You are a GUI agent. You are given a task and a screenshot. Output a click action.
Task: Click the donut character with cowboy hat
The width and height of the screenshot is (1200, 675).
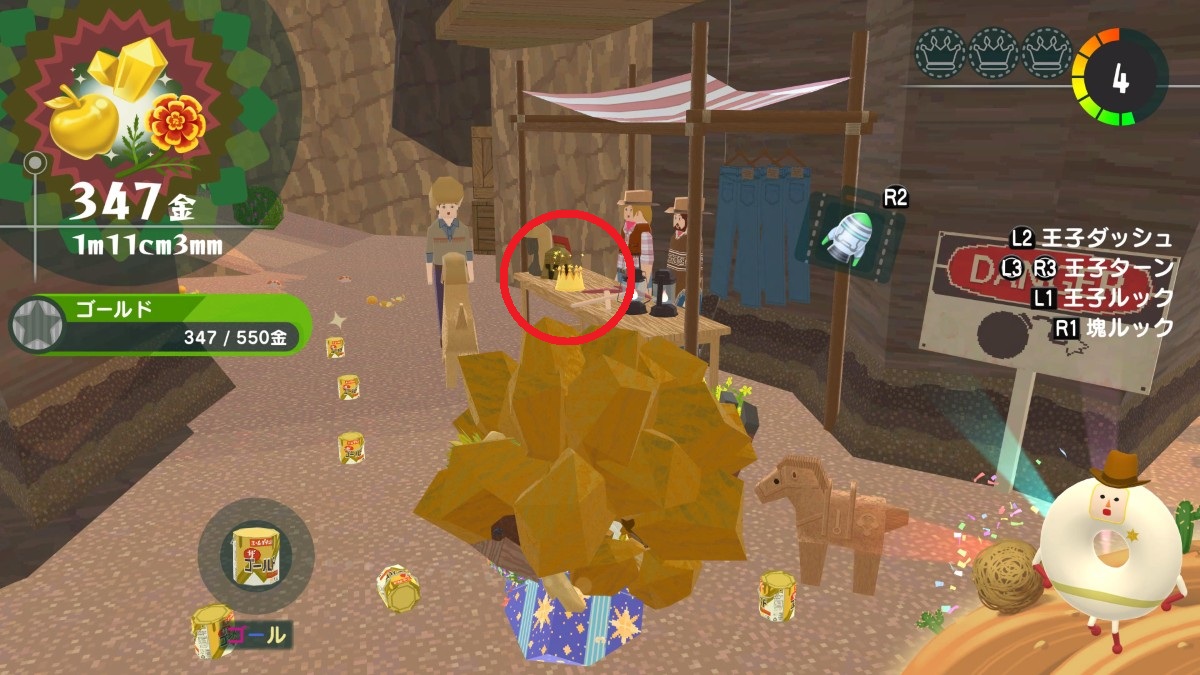(x=1110, y=545)
